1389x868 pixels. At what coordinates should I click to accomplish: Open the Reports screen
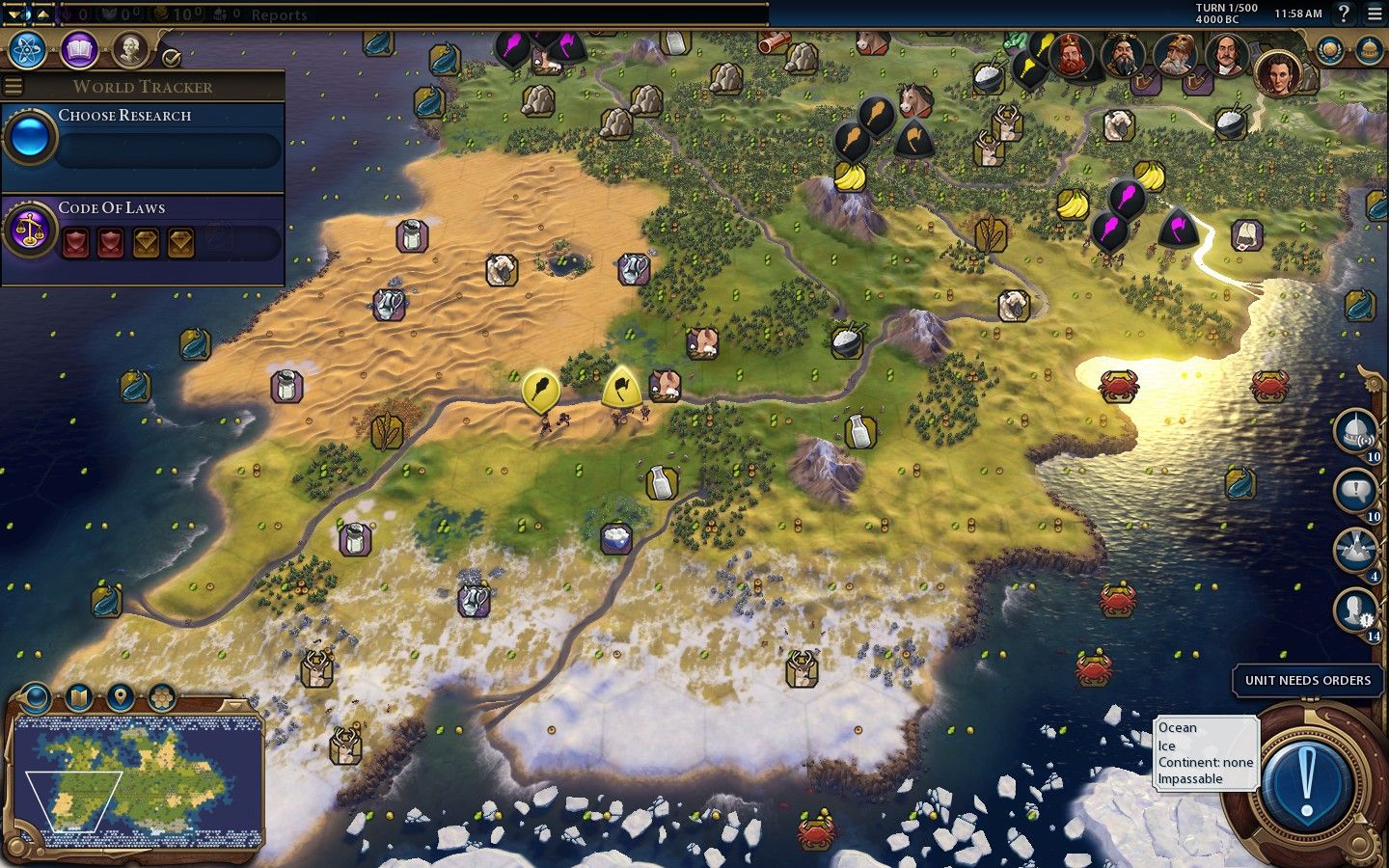[x=278, y=14]
